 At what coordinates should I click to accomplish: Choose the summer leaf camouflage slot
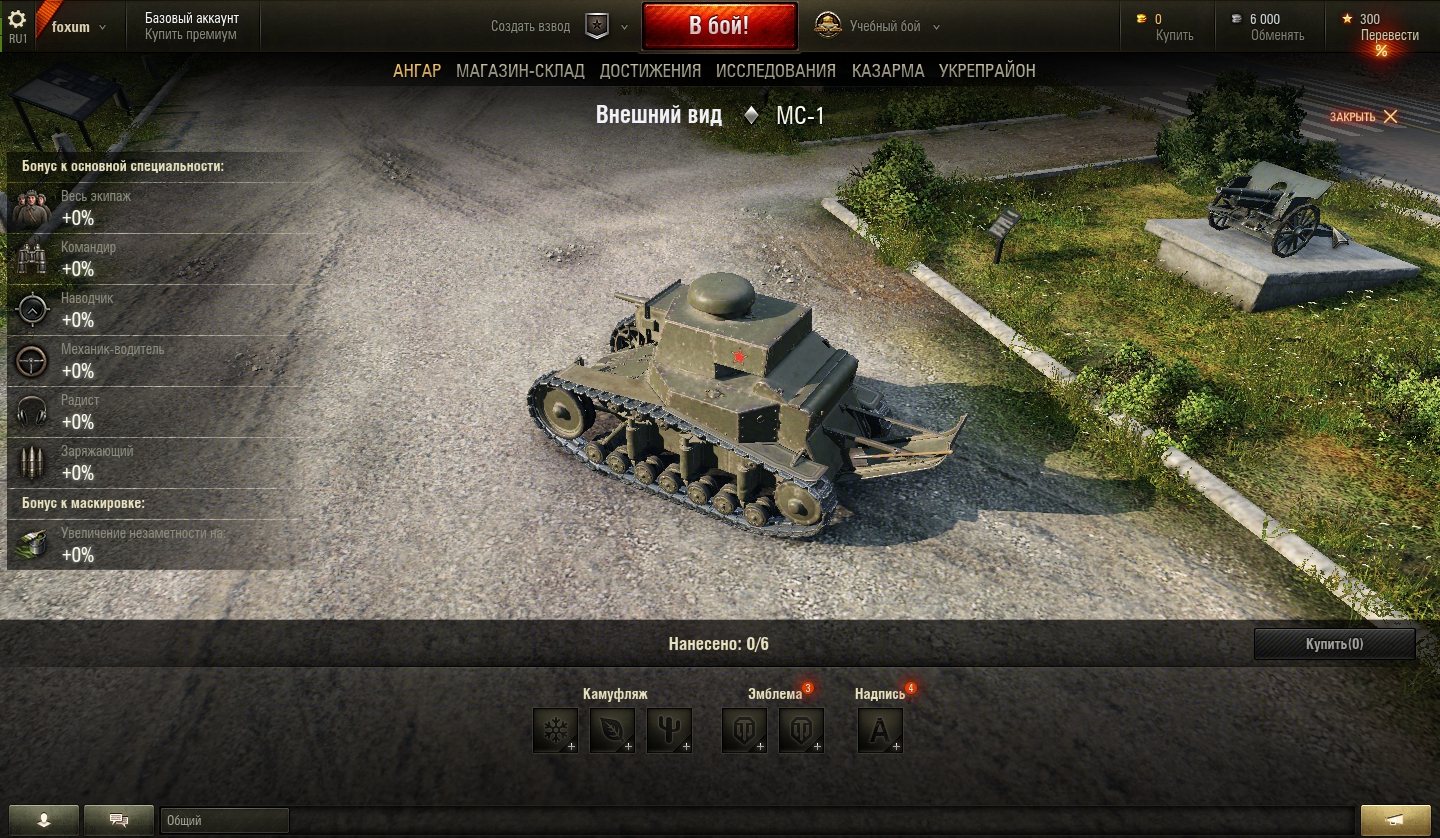612,730
